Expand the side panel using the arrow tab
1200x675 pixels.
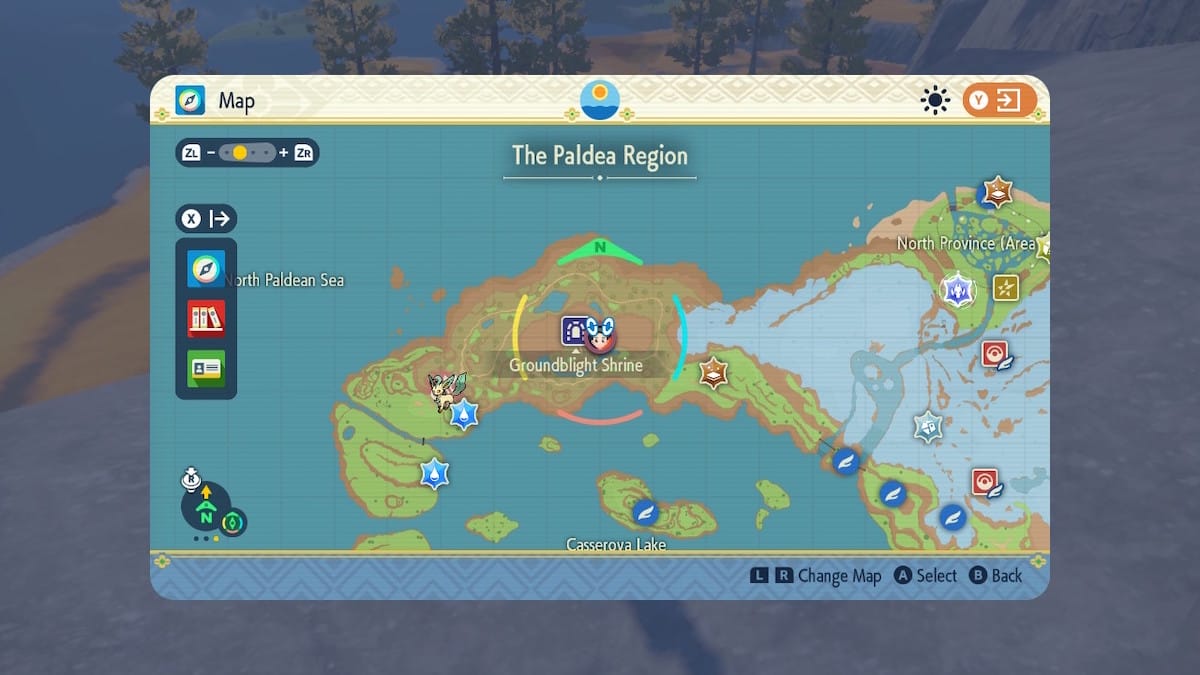[x=206, y=219]
